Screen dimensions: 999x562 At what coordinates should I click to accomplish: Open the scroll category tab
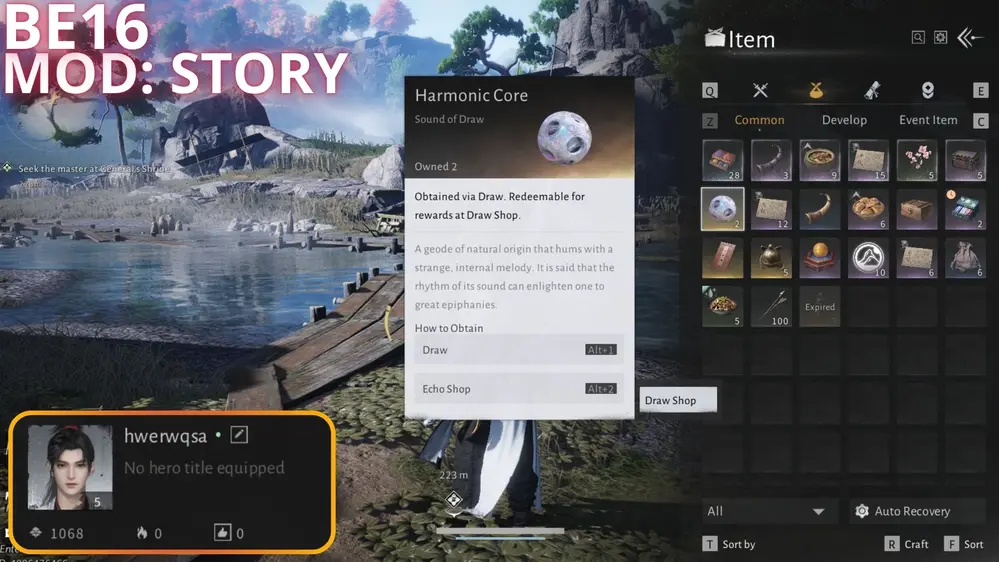pyautogui.click(x=872, y=91)
